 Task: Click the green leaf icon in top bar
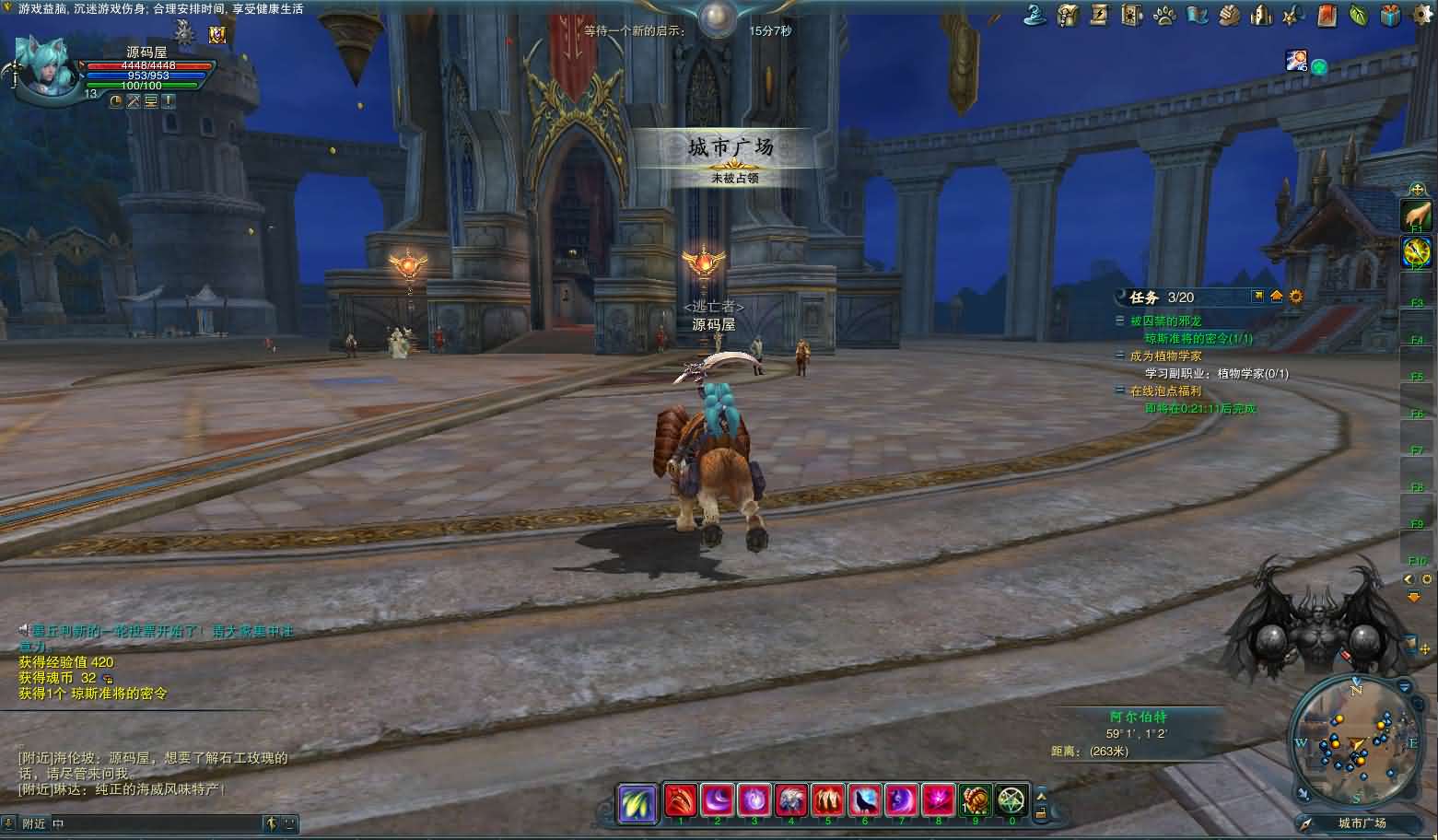tap(1358, 15)
